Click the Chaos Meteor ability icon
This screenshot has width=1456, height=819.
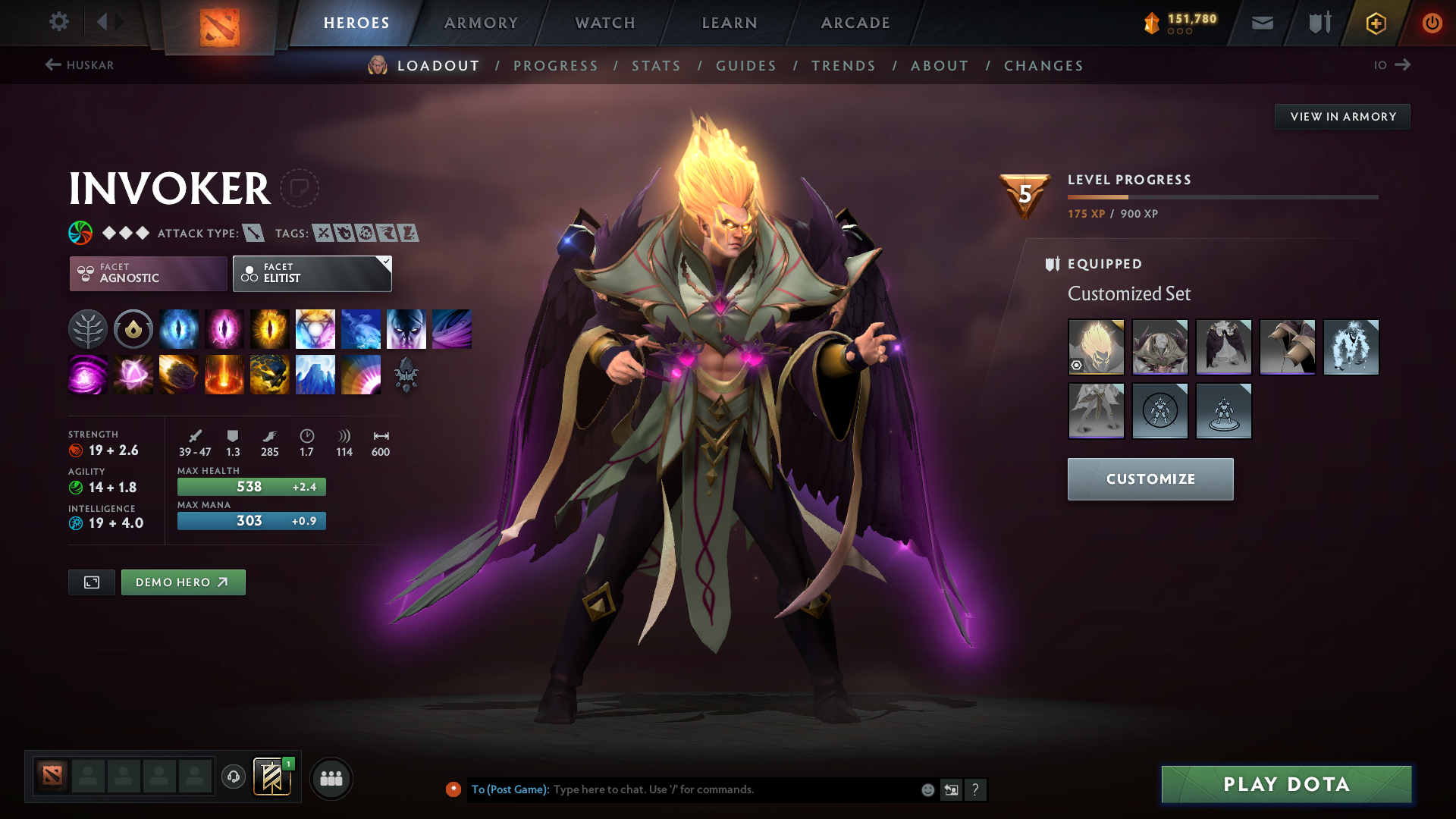(x=179, y=374)
